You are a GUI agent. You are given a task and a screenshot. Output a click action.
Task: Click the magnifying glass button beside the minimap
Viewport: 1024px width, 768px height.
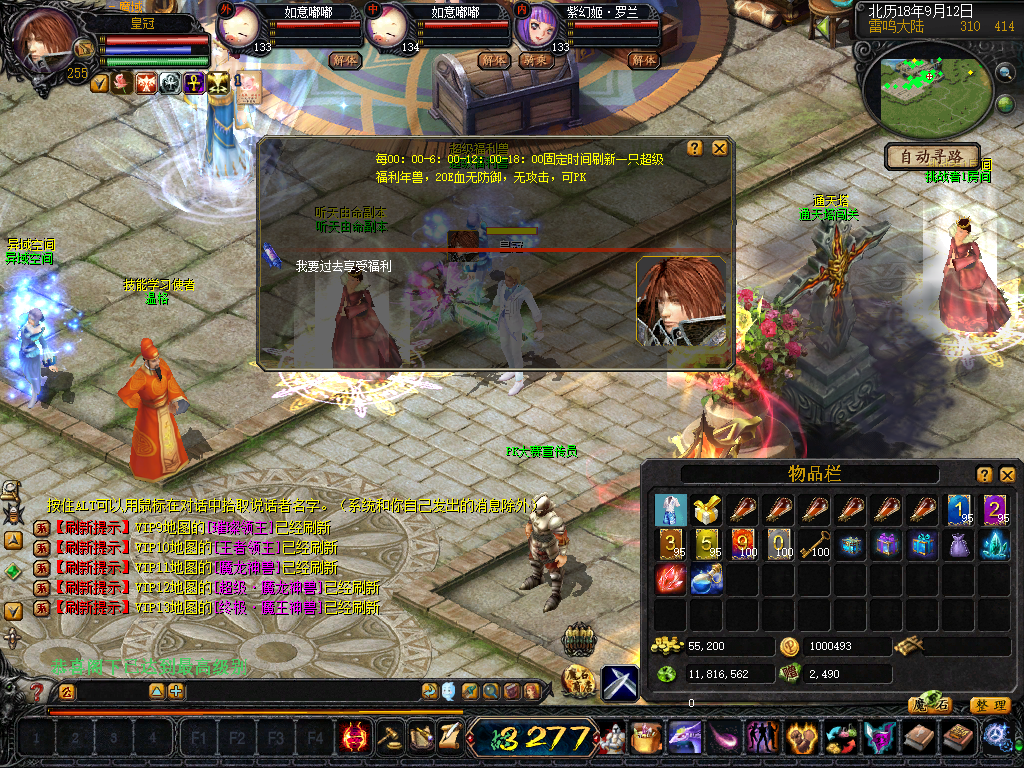click(x=1004, y=72)
